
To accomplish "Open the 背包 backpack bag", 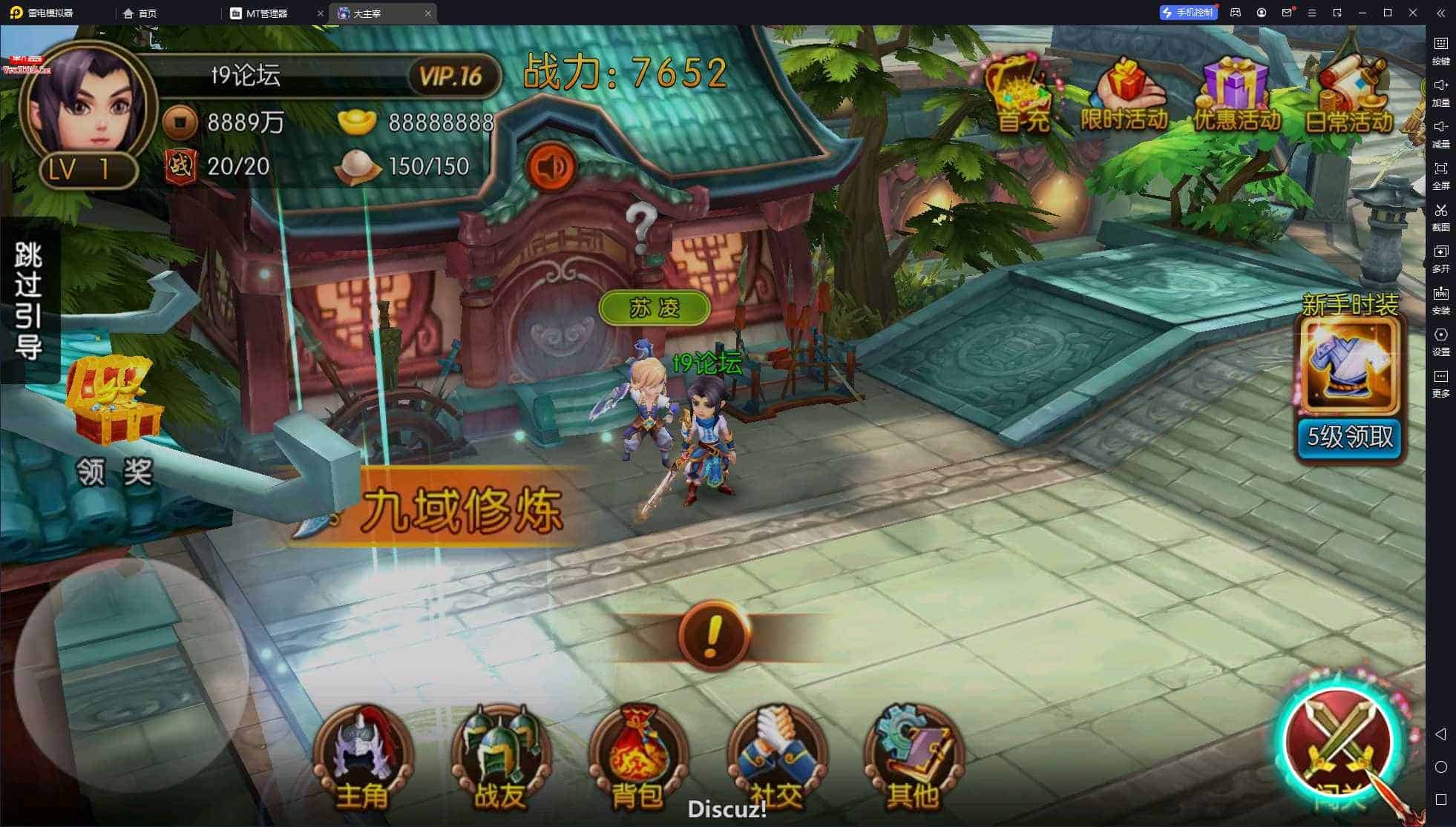I will click(637, 758).
